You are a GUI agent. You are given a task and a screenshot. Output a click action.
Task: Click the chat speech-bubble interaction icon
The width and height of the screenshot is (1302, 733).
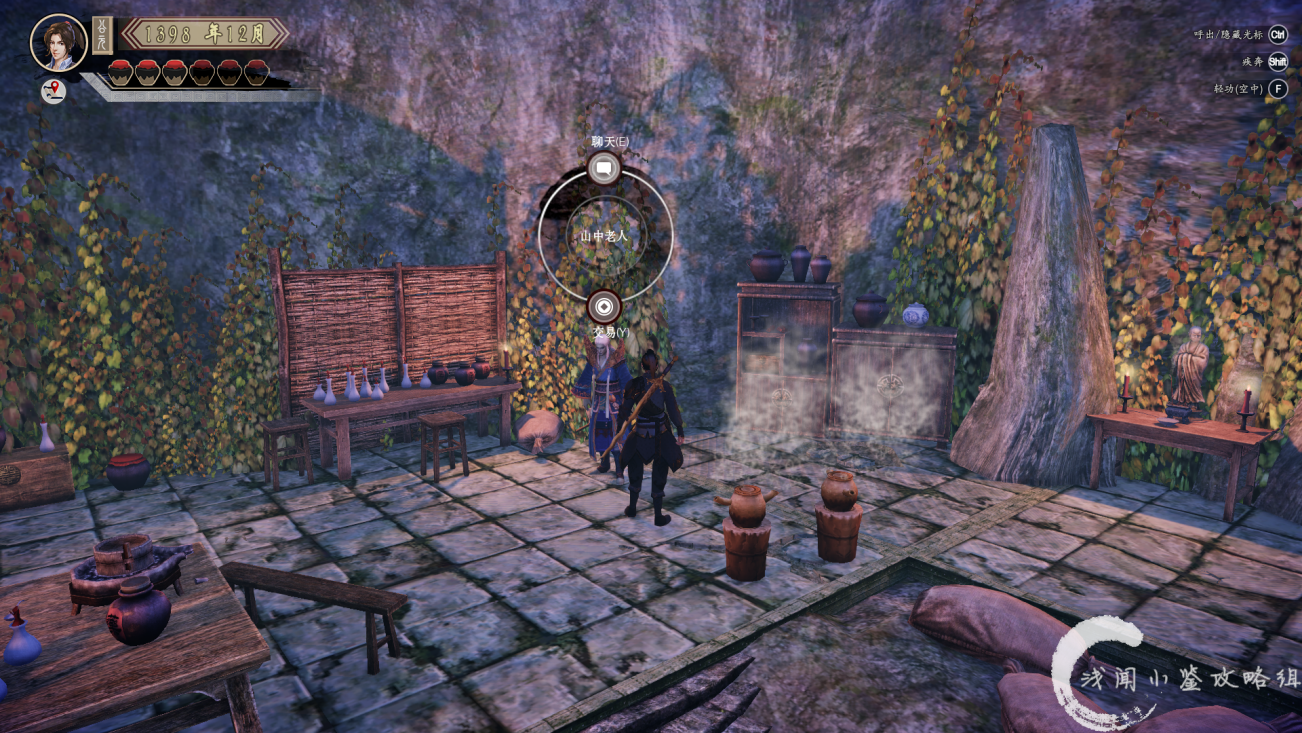tap(604, 169)
